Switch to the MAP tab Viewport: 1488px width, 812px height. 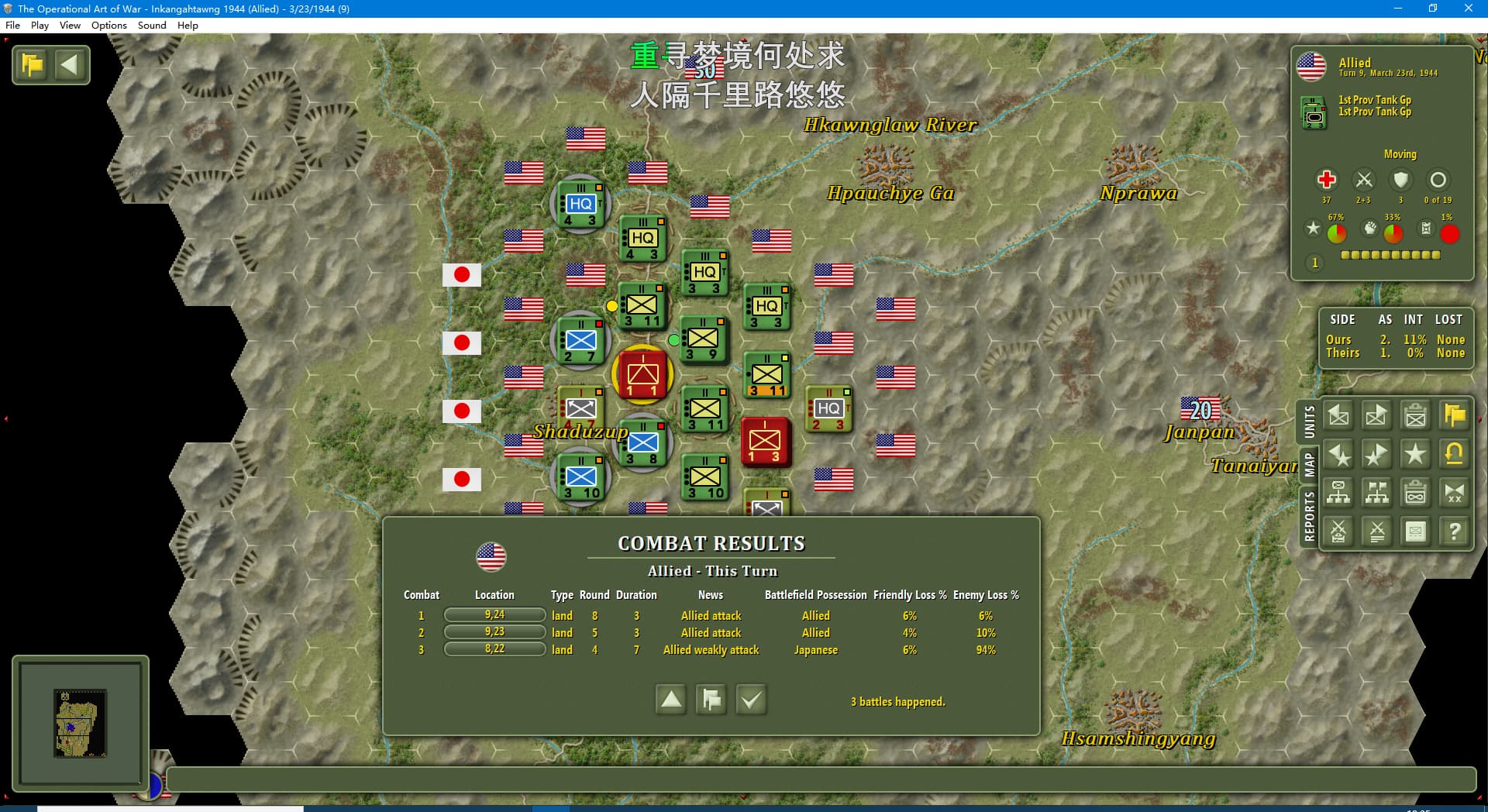(x=1309, y=465)
